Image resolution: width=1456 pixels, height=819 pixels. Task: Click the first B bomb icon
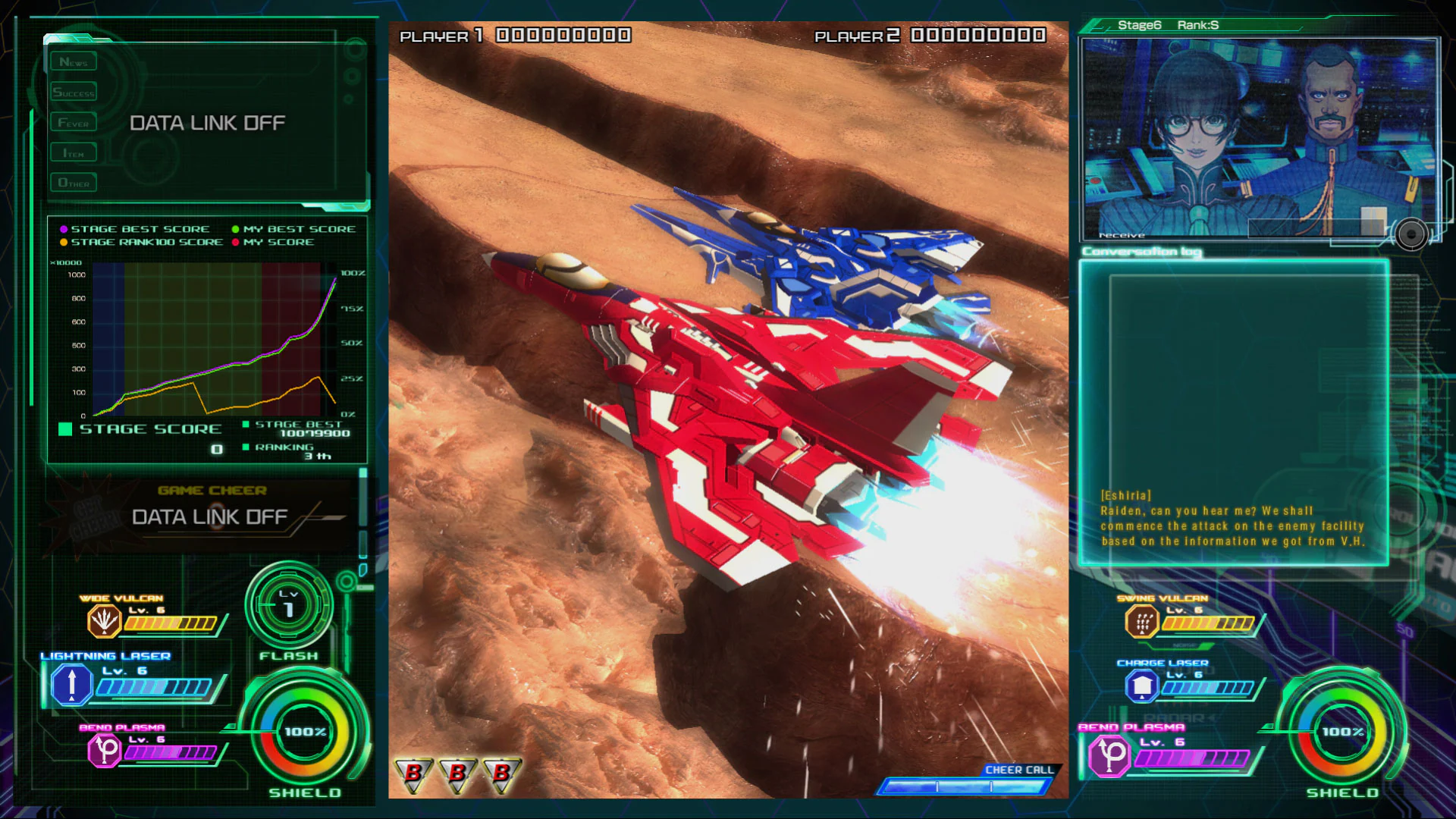click(413, 773)
